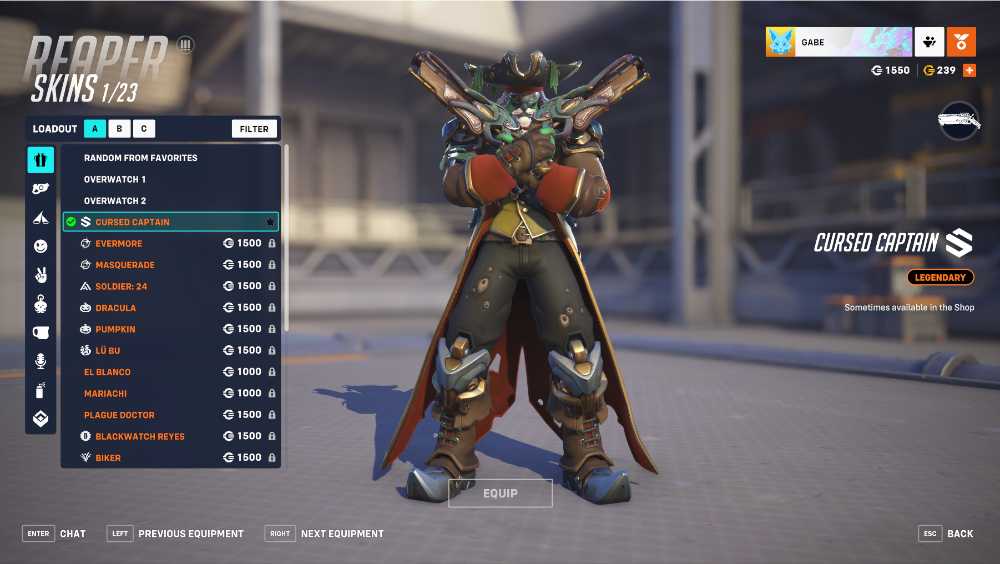Choose Random From Favorites
This screenshot has width=1000, height=564.
pos(140,158)
